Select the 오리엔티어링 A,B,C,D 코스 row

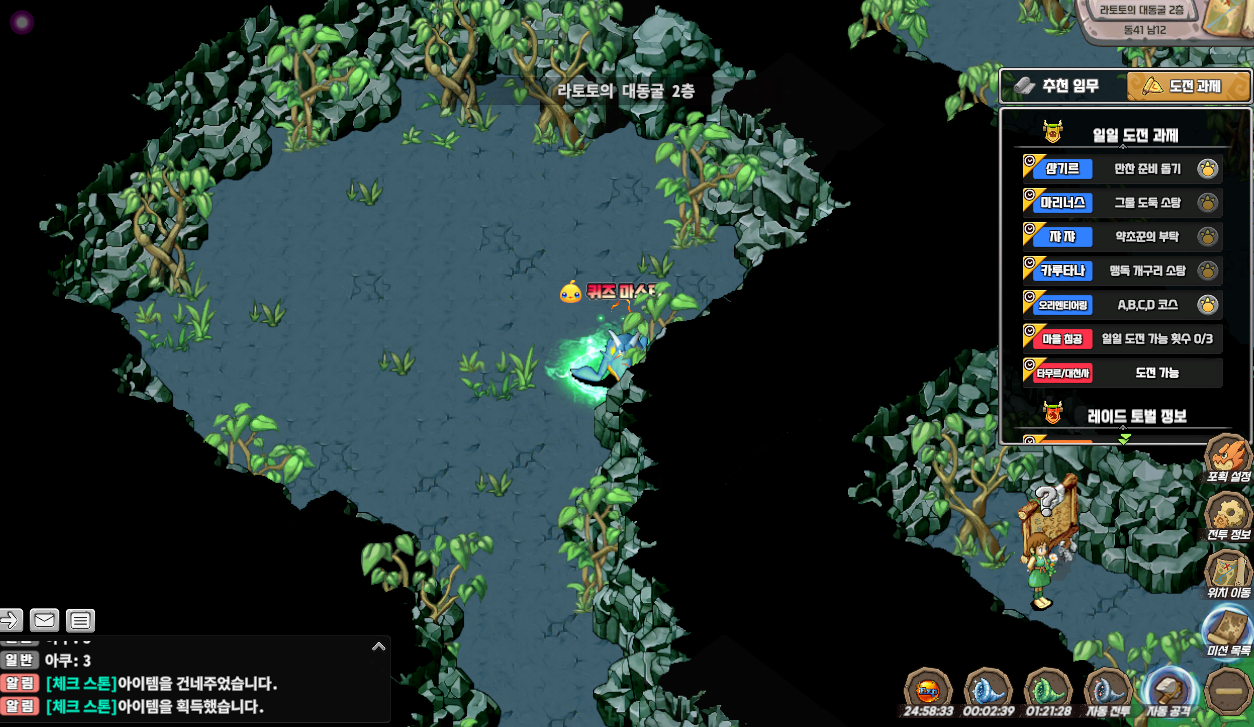click(1121, 305)
